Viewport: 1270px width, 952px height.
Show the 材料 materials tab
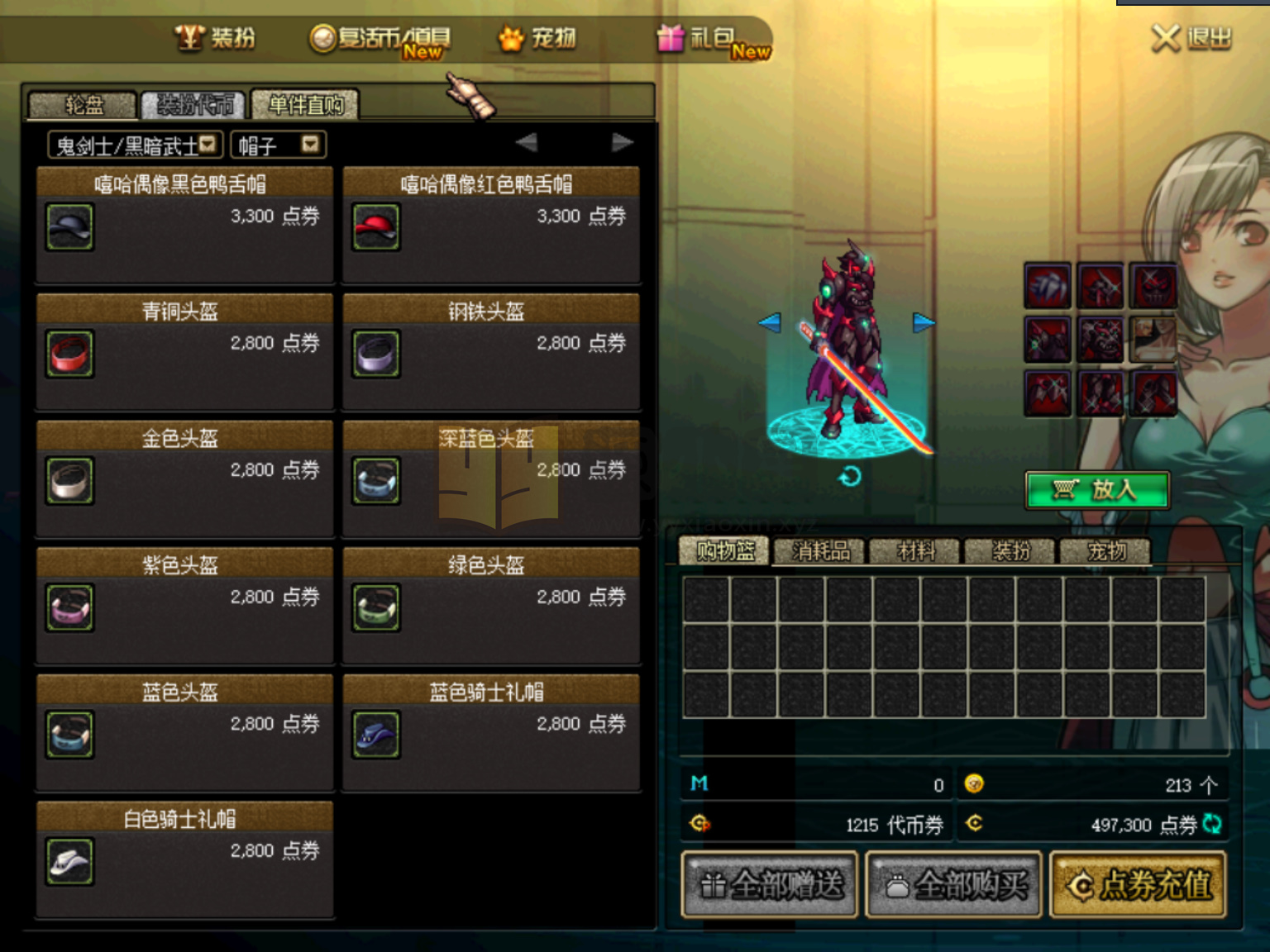(915, 551)
